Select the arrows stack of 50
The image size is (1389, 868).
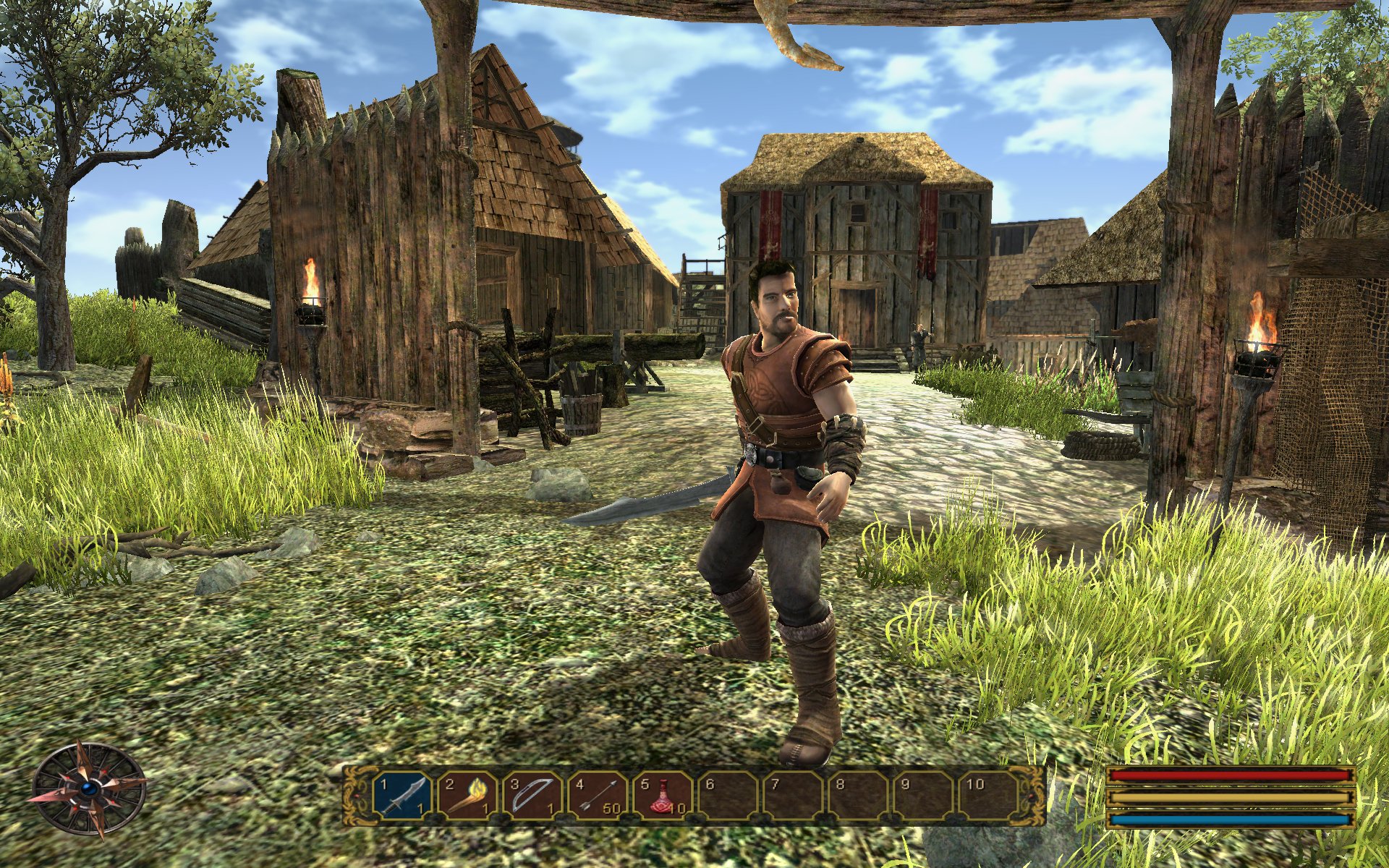coord(598,795)
